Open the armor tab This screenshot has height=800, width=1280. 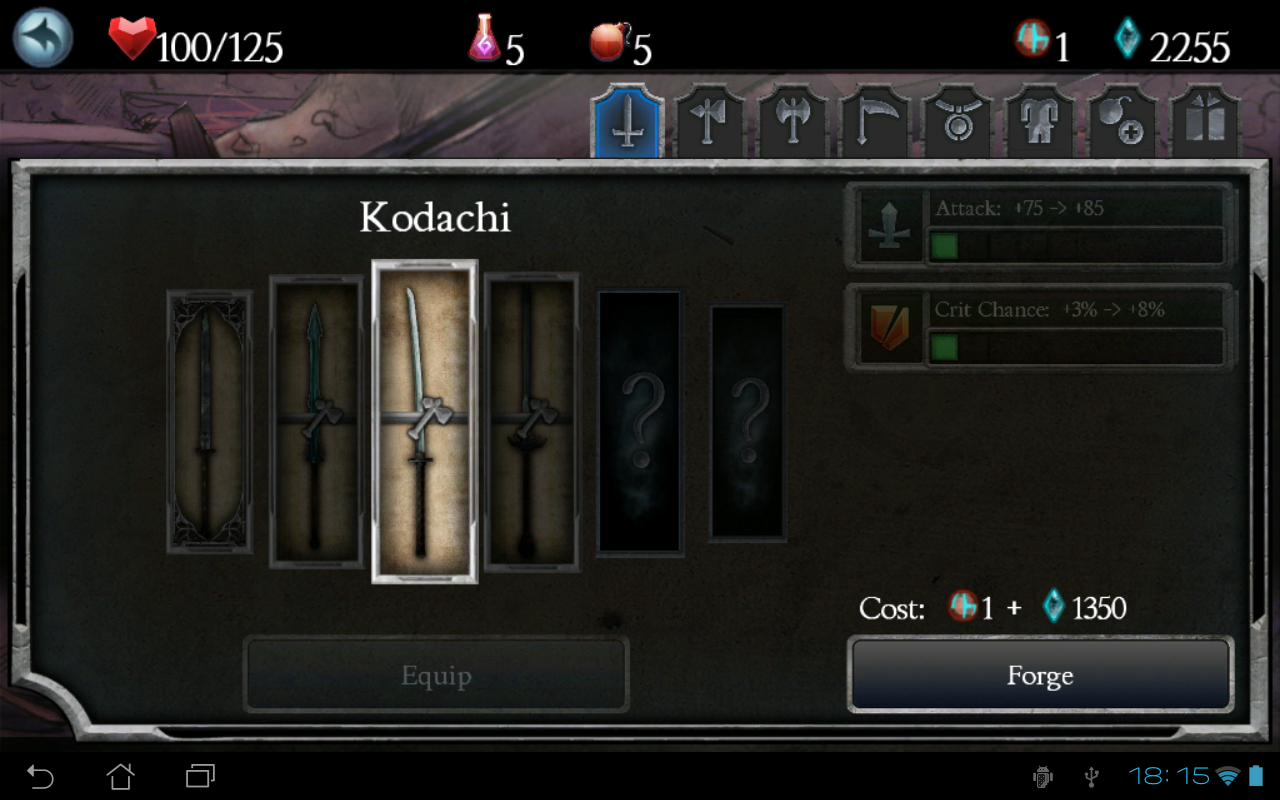click(1039, 124)
